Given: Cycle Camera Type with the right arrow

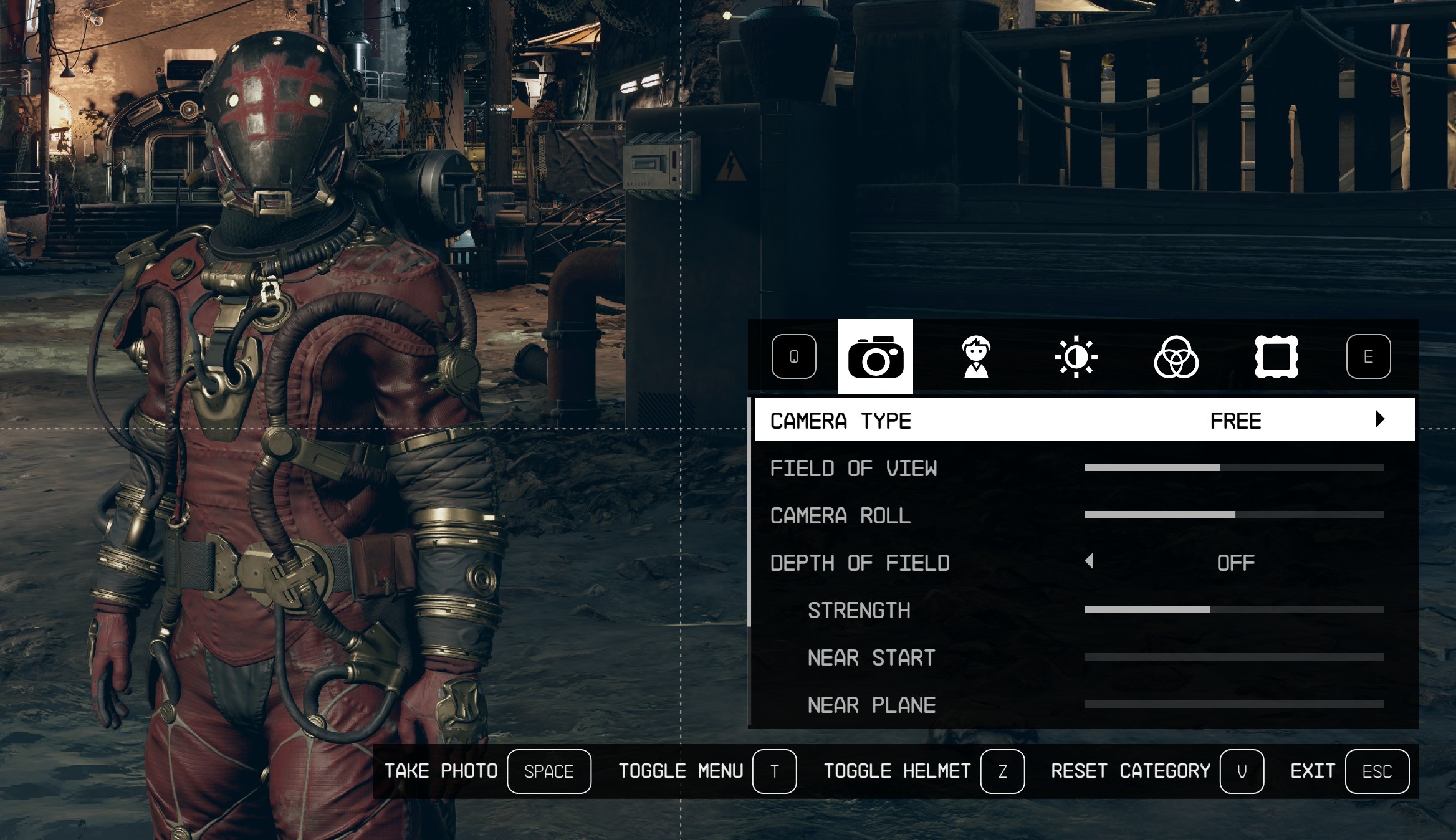Looking at the screenshot, I should [x=1380, y=419].
